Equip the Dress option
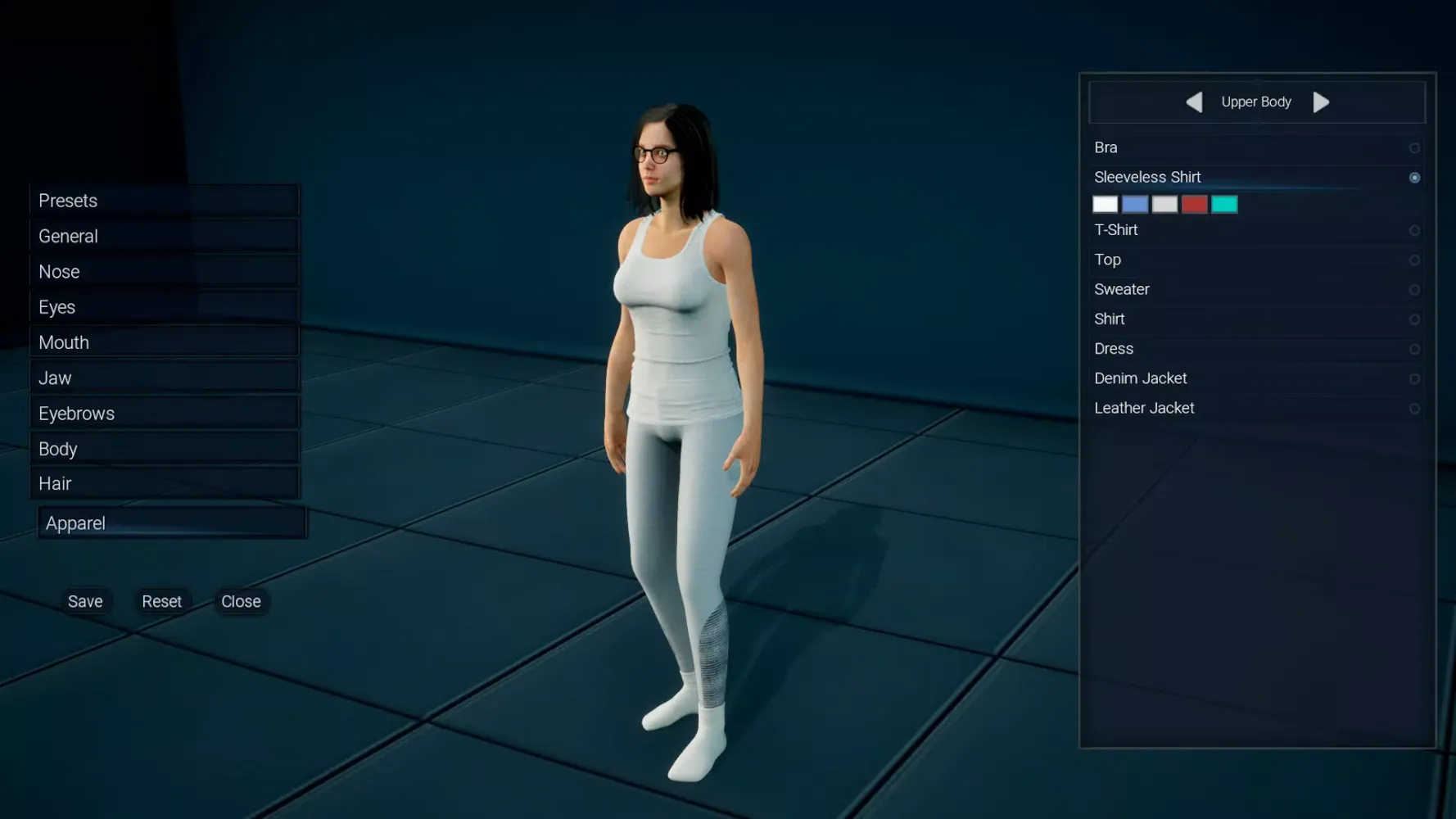 [1414, 349]
